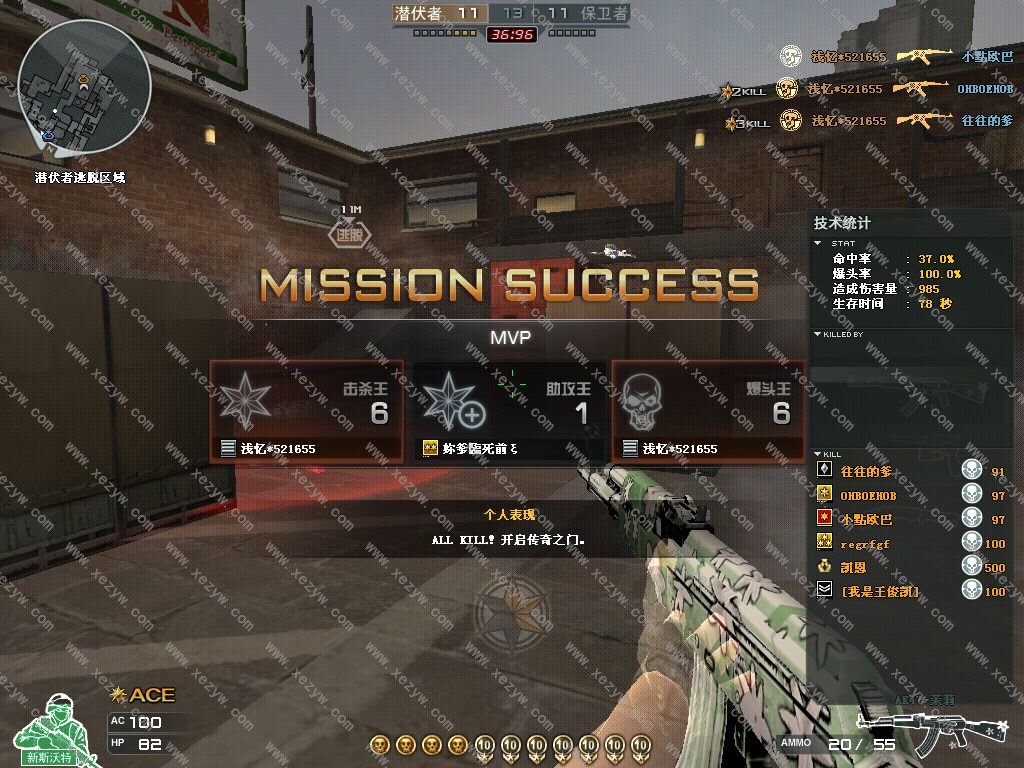Click the 技术统计 panel title
1024x768 pixels.
point(842,223)
